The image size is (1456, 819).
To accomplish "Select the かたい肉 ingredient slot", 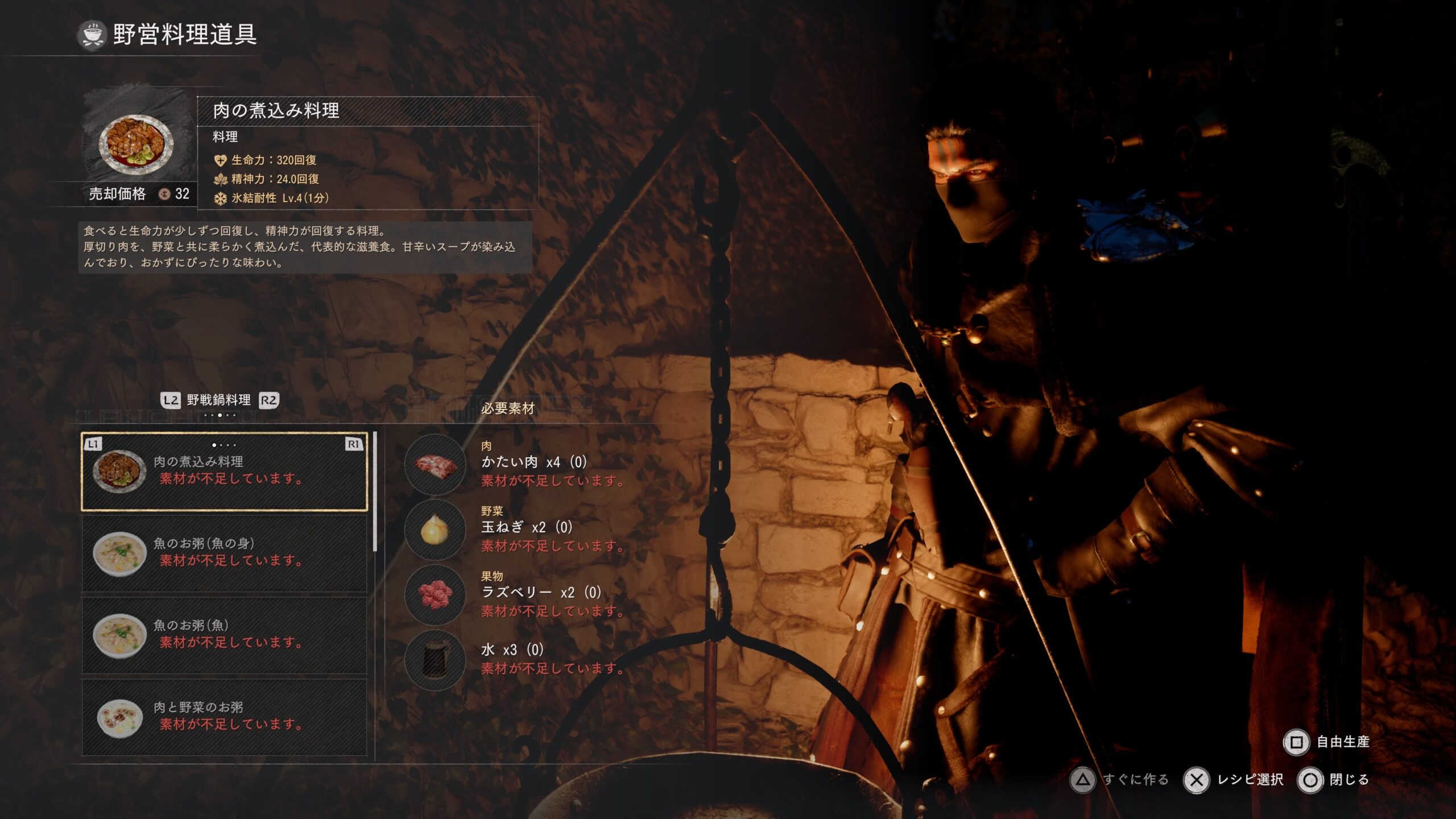I will click(x=436, y=464).
